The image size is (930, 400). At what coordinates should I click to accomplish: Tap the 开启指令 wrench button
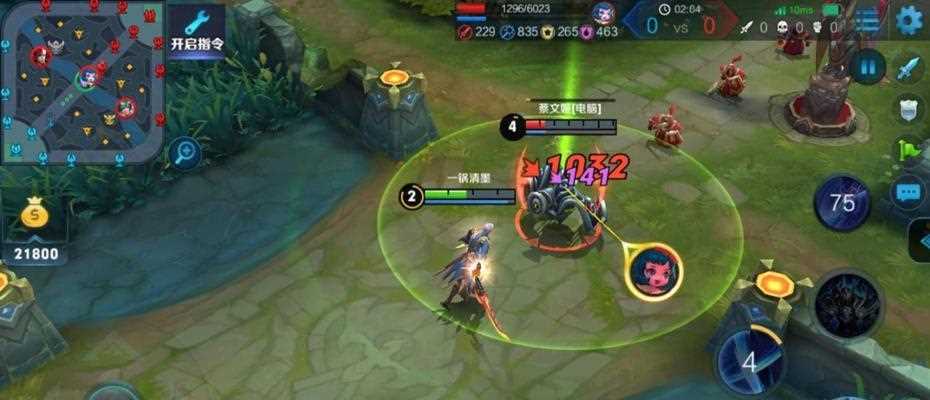pos(195,32)
